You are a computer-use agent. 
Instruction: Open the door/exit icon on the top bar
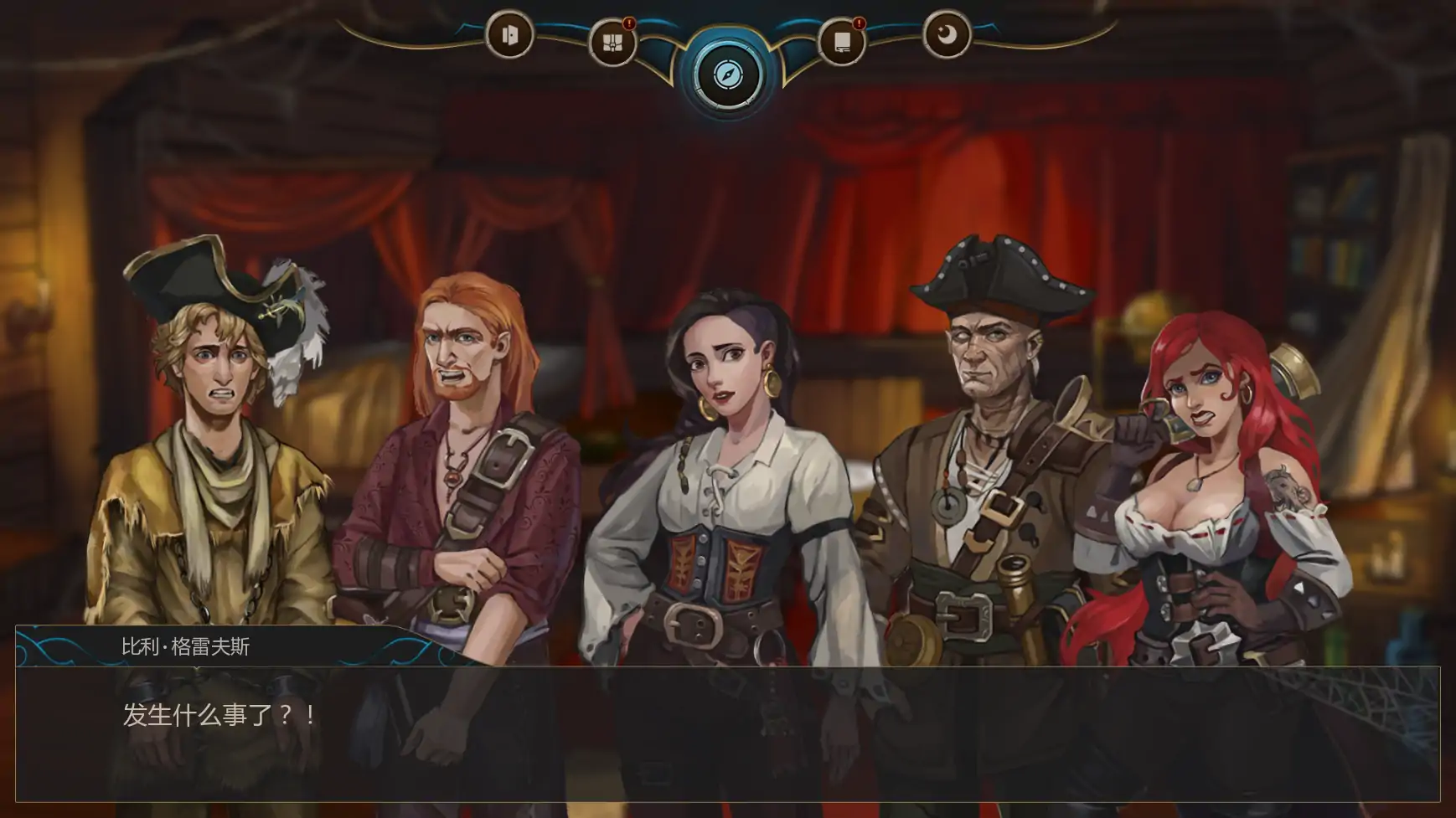pos(511,38)
